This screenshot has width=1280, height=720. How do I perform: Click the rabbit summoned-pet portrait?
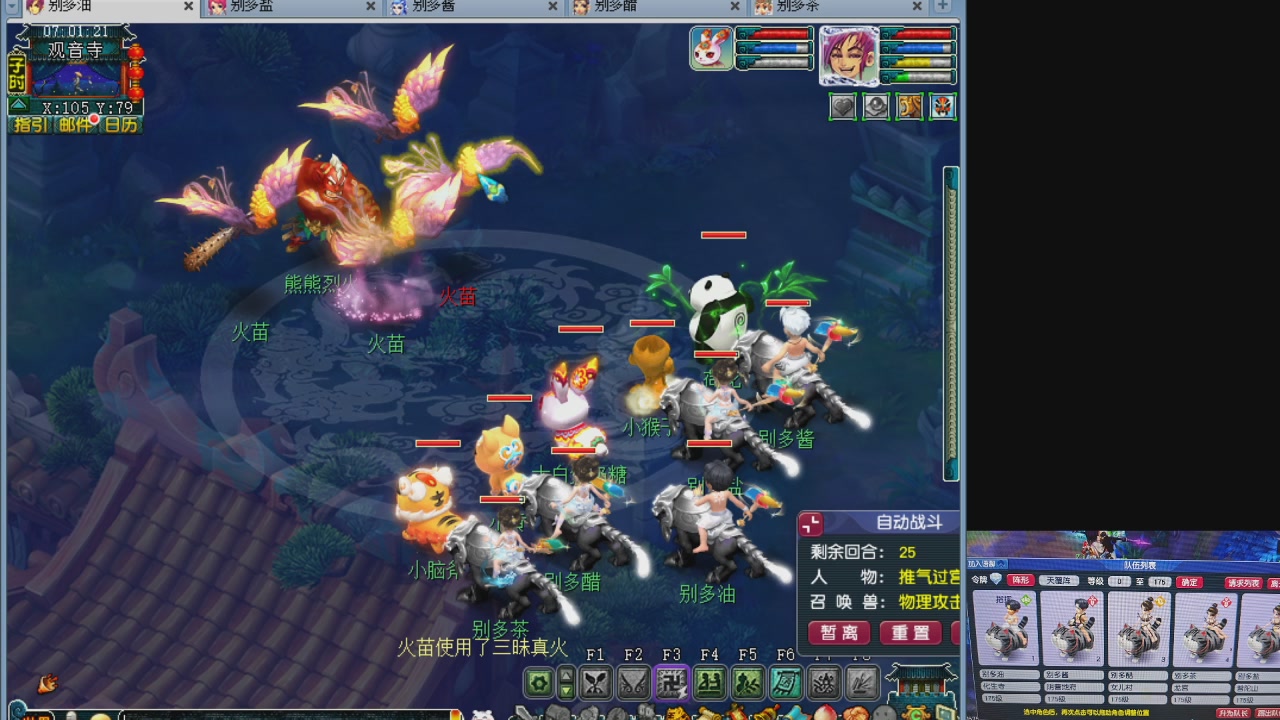(711, 48)
